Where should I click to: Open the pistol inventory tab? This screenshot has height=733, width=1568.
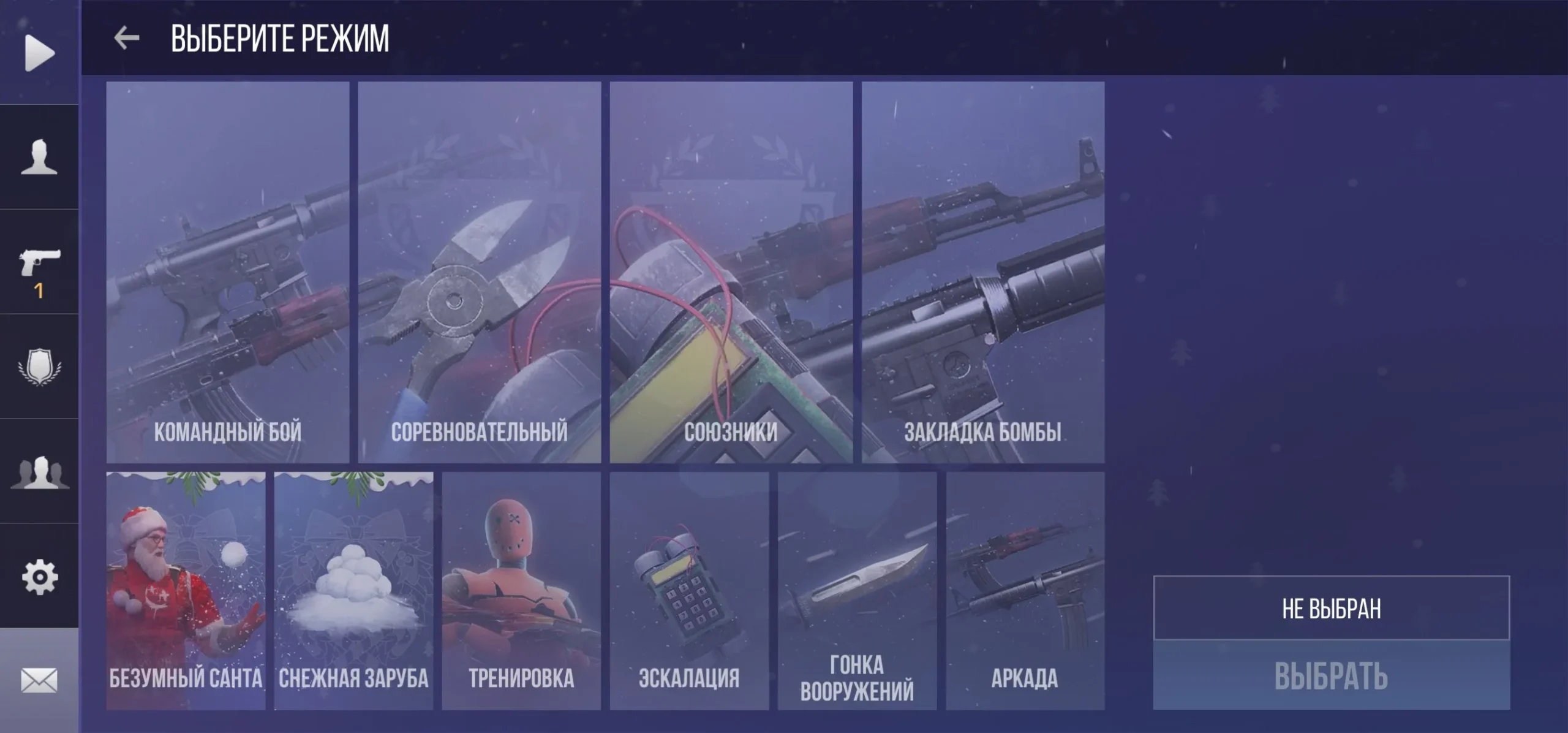coord(39,264)
